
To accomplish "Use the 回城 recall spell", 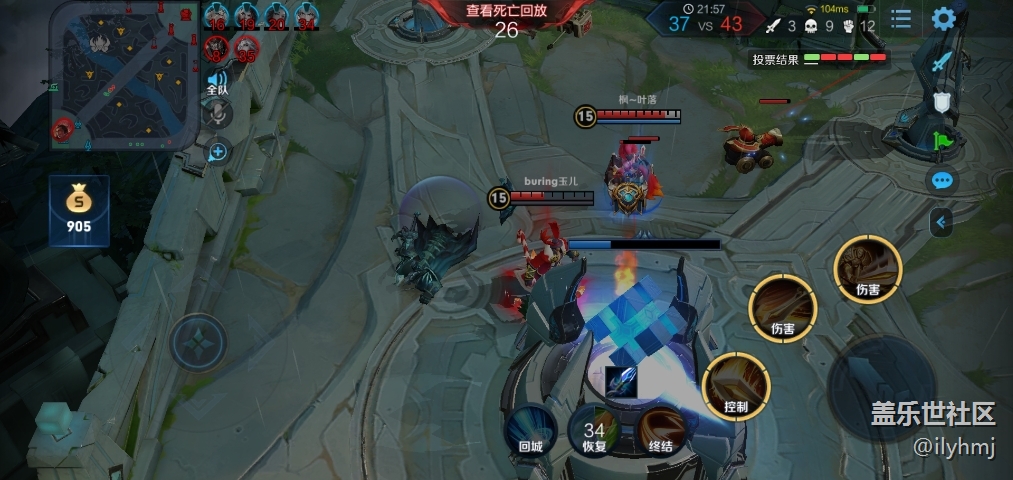I will click(529, 429).
